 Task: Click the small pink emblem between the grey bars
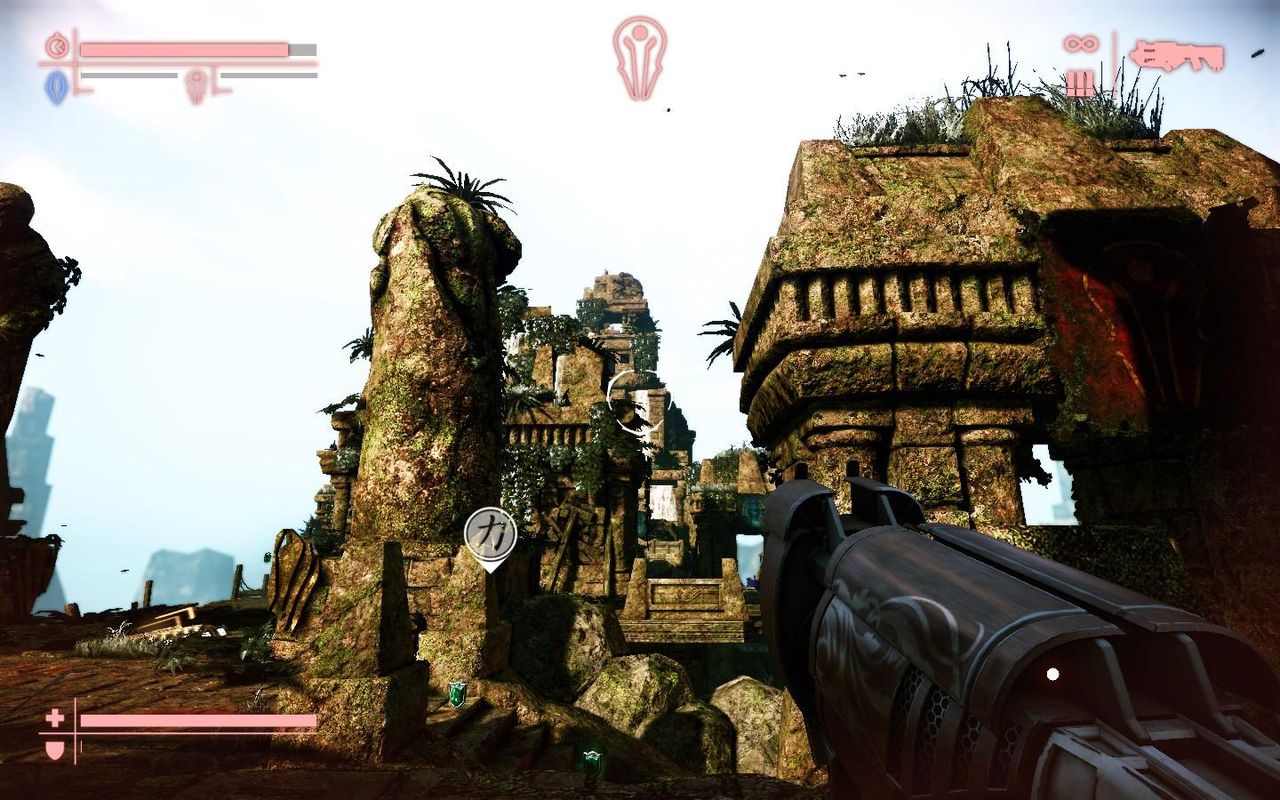196,85
